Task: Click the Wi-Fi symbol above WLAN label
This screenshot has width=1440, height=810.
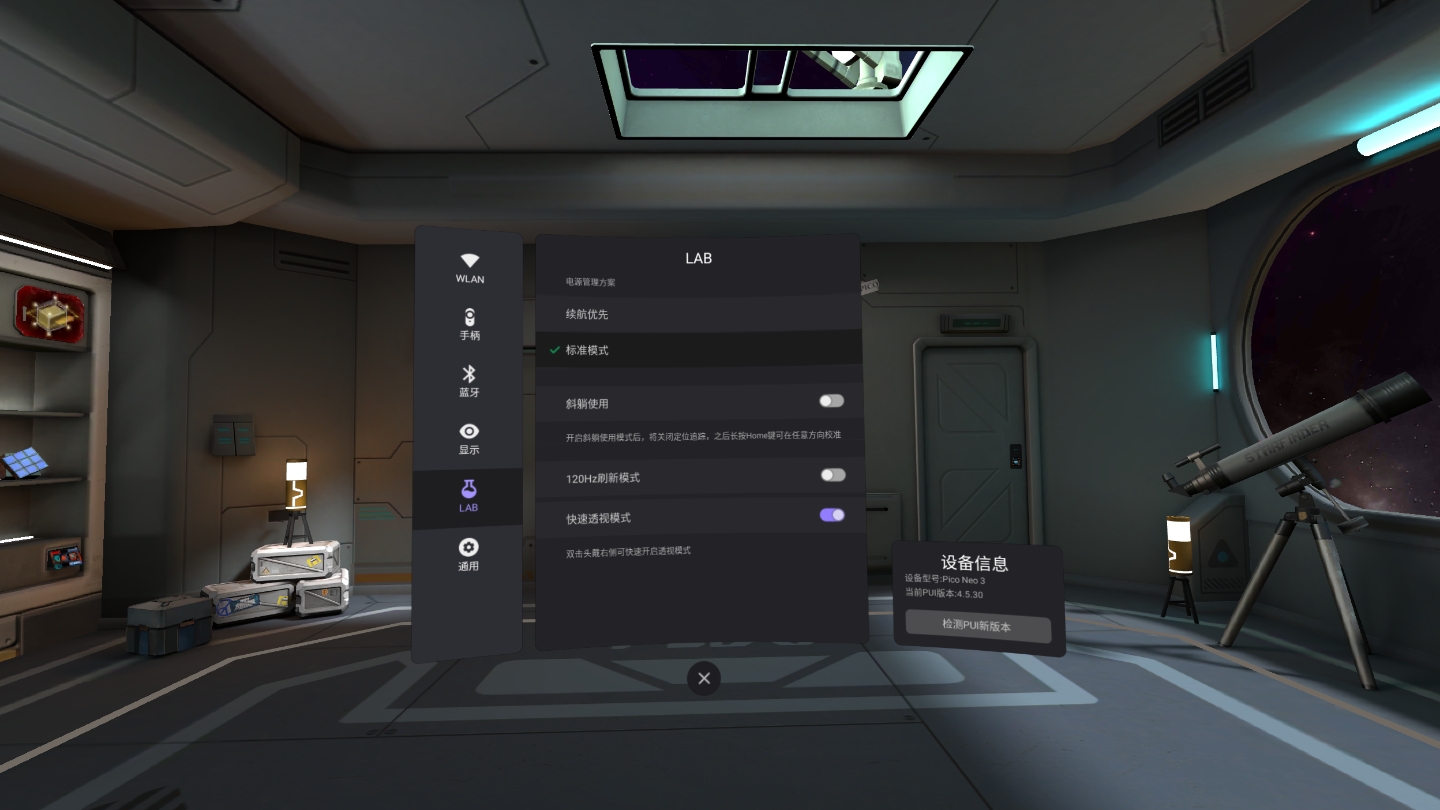Action: [x=469, y=260]
